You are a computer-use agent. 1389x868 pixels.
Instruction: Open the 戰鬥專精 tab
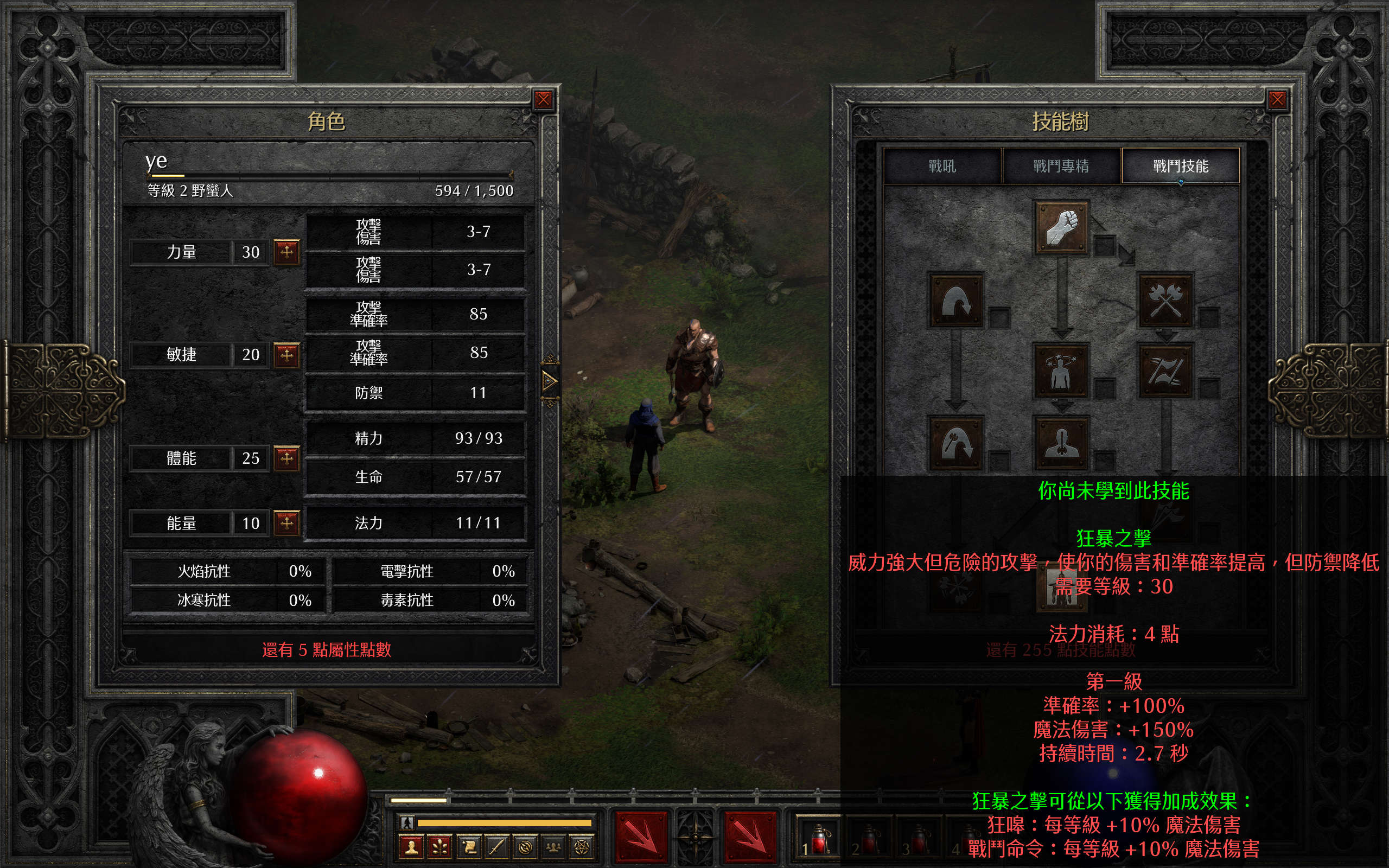tap(1061, 167)
